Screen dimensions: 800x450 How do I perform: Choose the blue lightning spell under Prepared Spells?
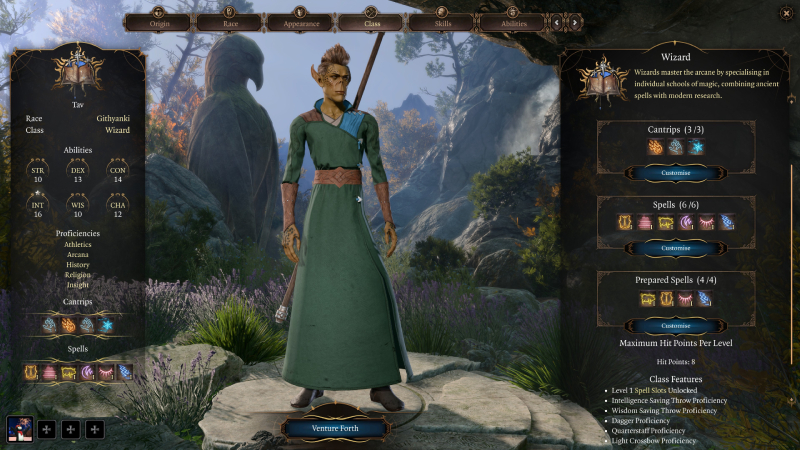(x=706, y=299)
